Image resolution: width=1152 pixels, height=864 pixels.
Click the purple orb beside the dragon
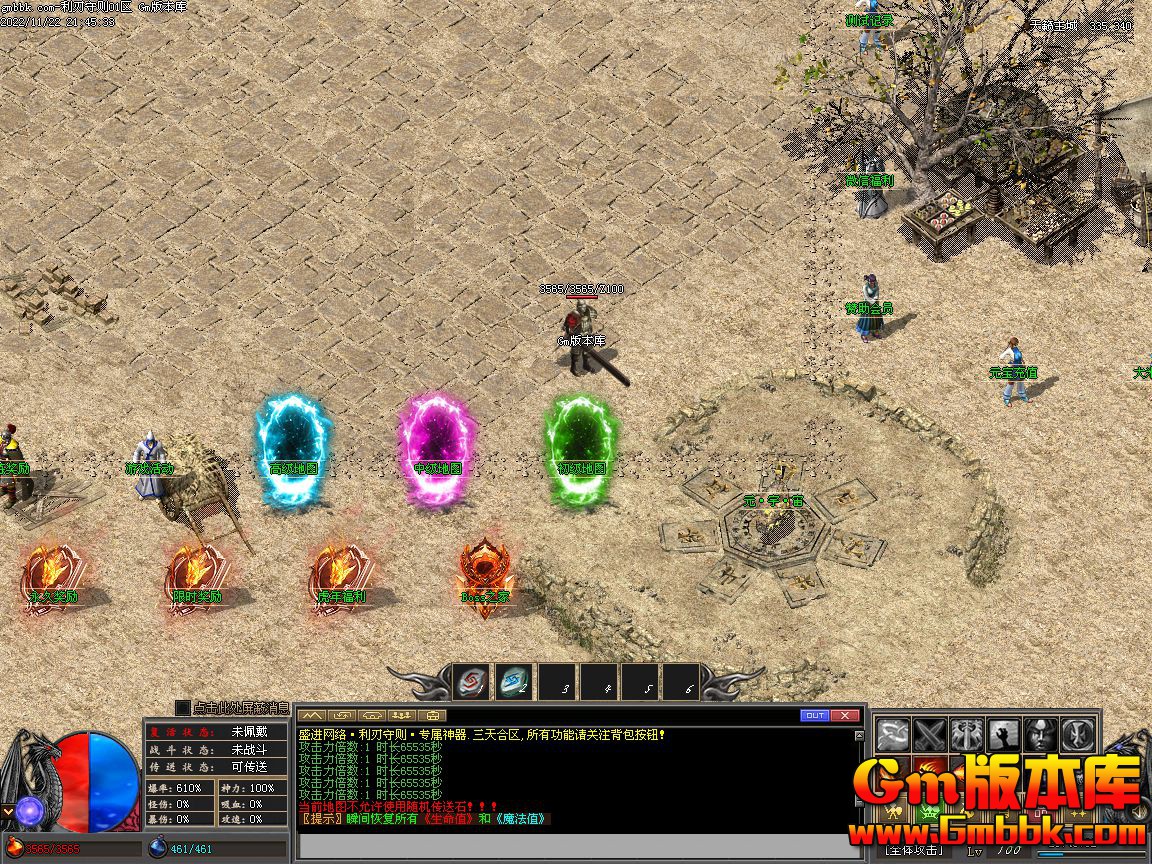[x=28, y=811]
